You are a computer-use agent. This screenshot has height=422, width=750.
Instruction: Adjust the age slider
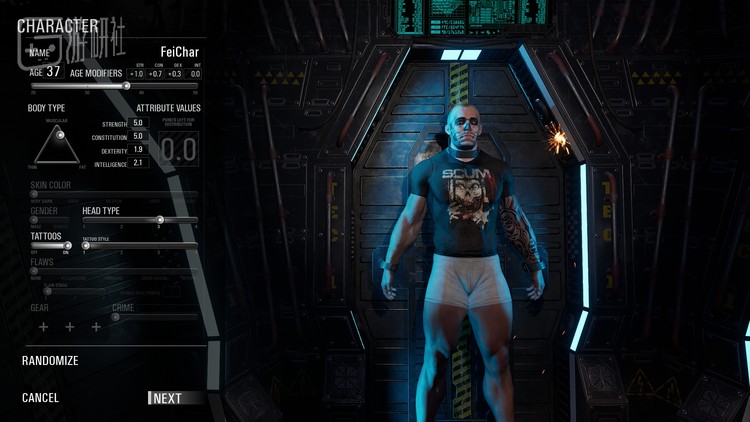tap(126, 86)
